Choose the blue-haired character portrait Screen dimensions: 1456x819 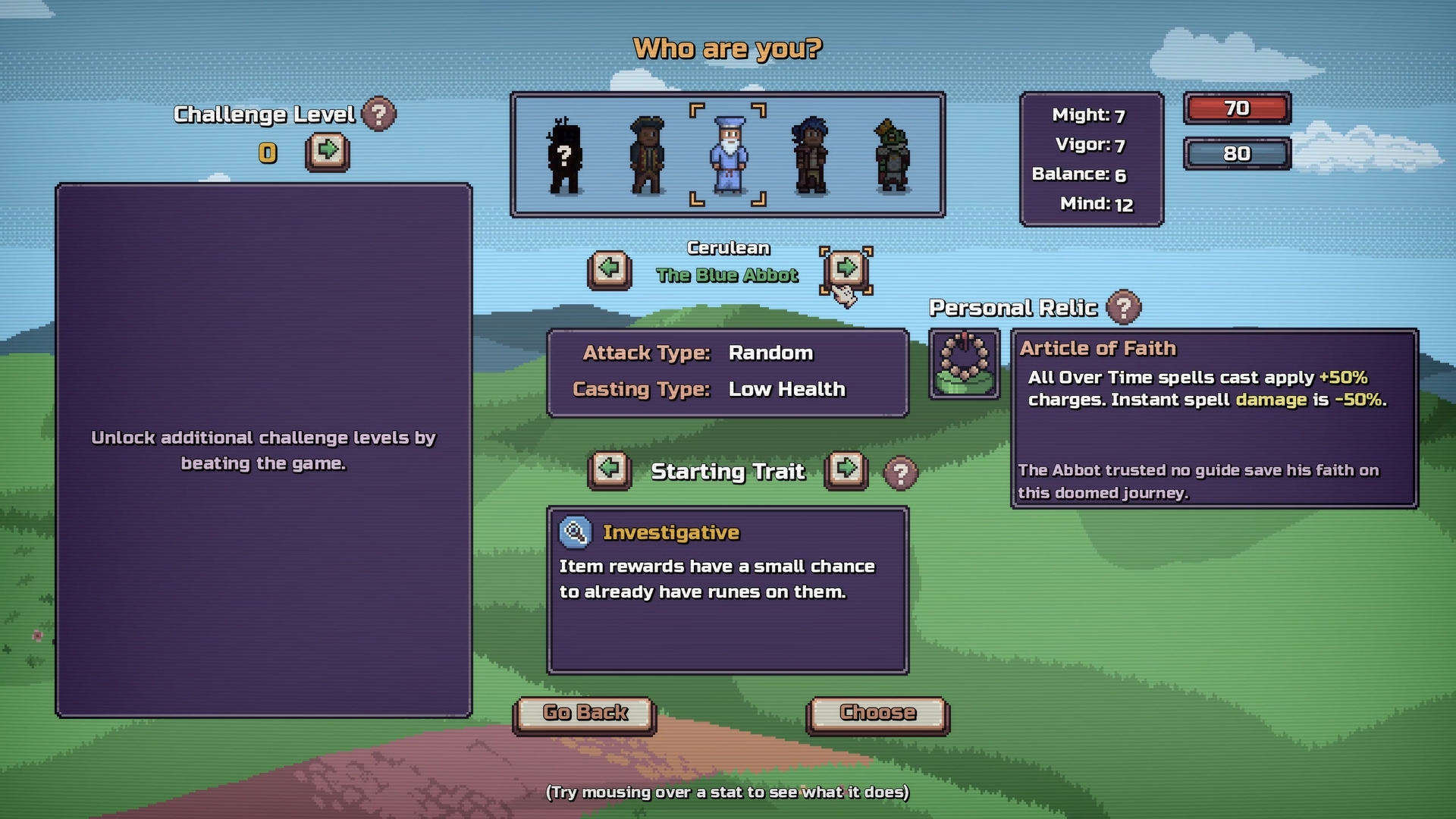[x=811, y=155]
